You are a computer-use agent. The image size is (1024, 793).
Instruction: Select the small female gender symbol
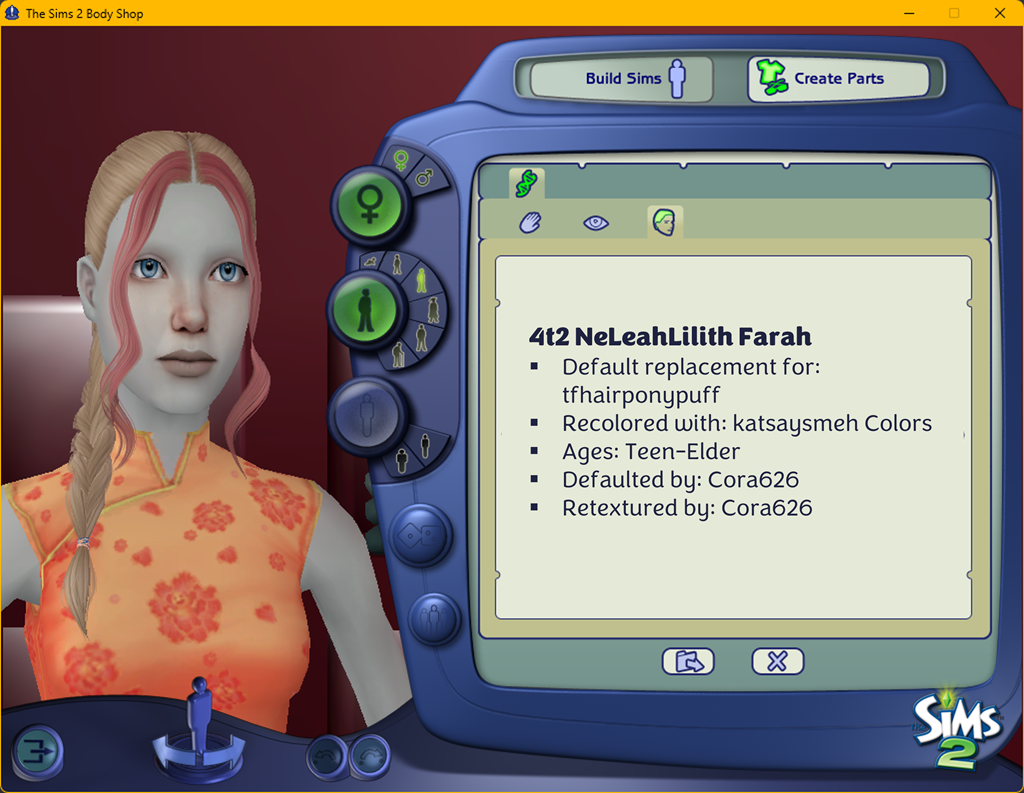pyautogui.click(x=401, y=160)
